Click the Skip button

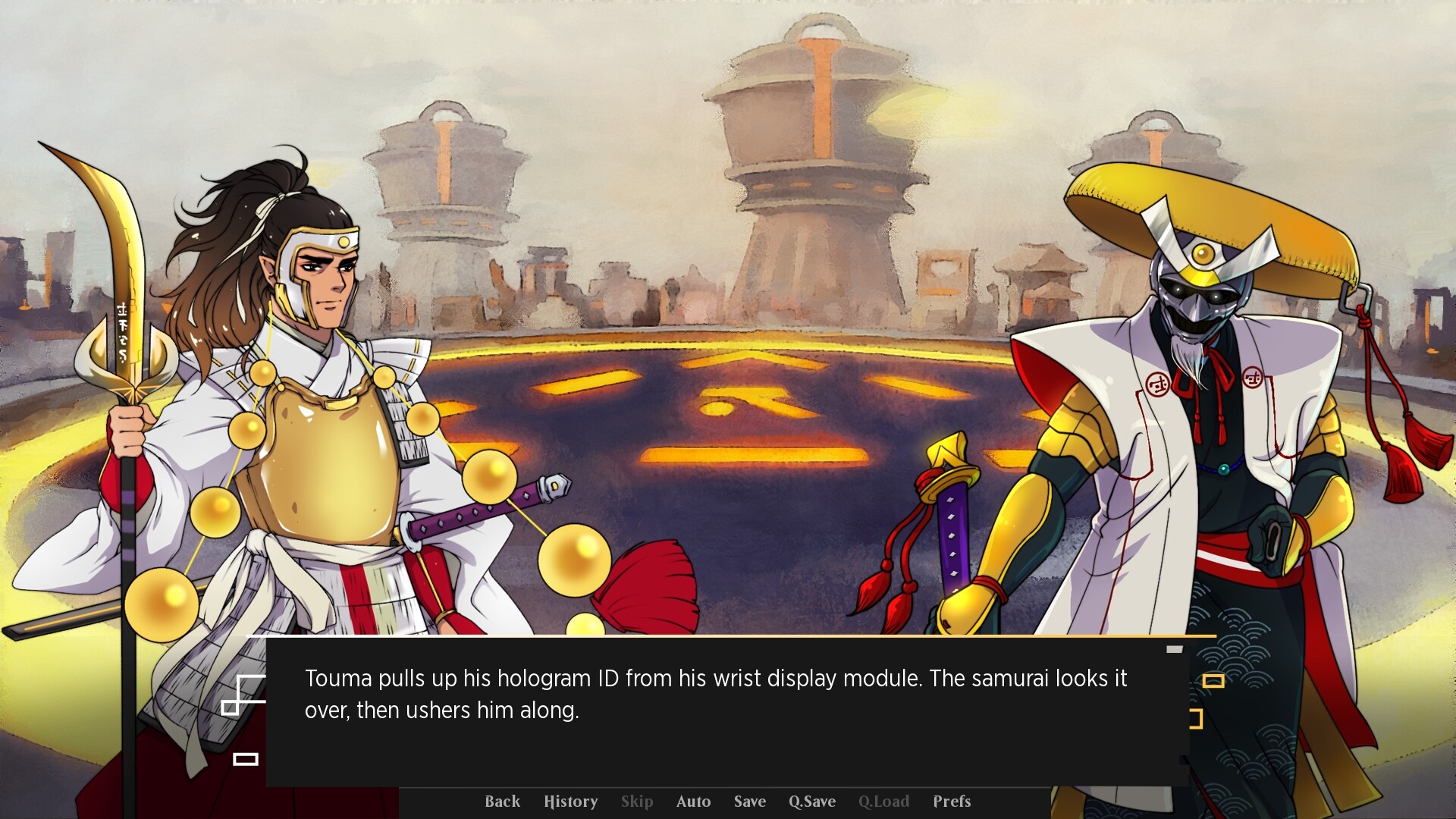coord(636,802)
